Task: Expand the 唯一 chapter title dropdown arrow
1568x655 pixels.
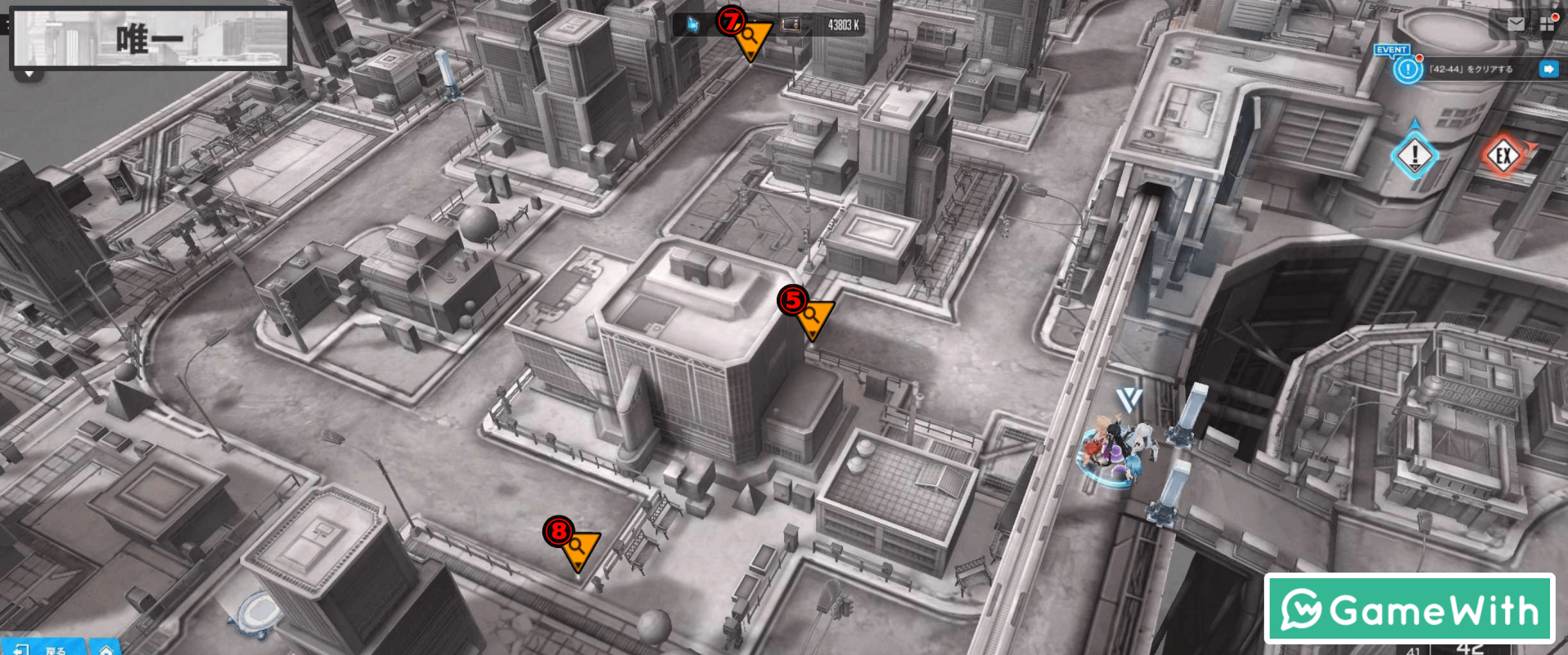Action: click(x=29, y=74)
